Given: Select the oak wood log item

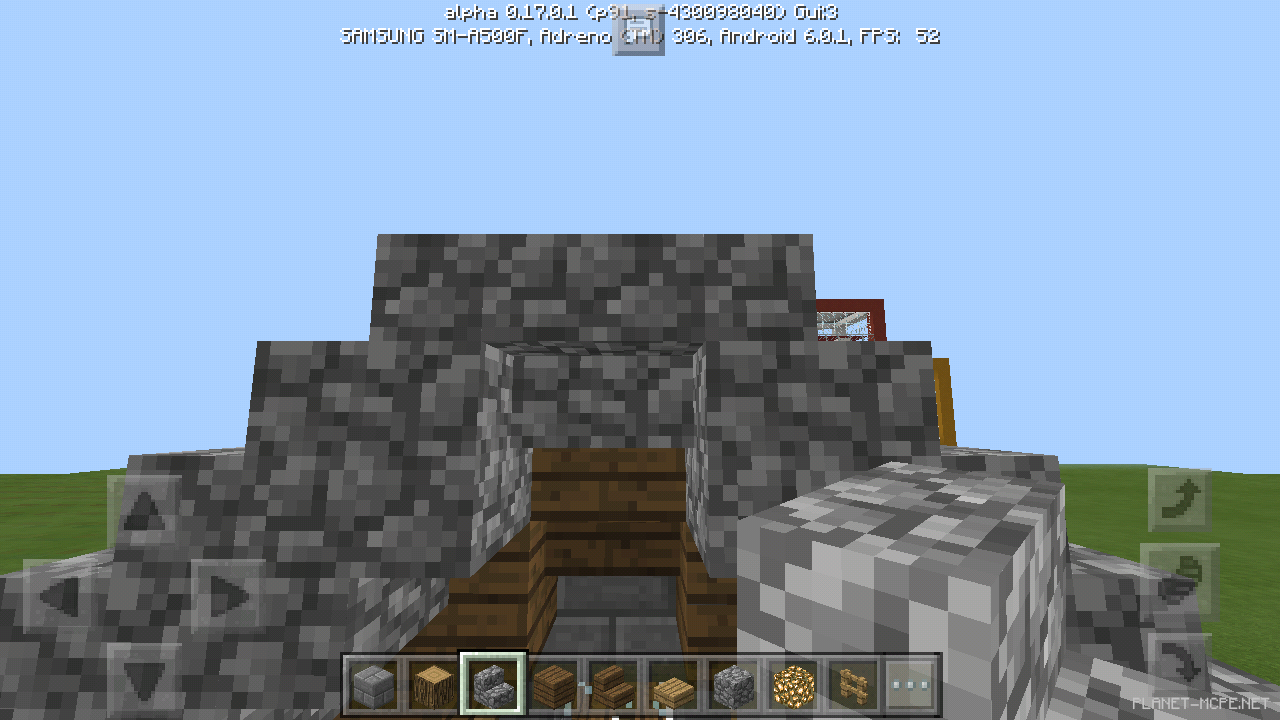Looking at the screenshot, I should click(x=433, y=685).
